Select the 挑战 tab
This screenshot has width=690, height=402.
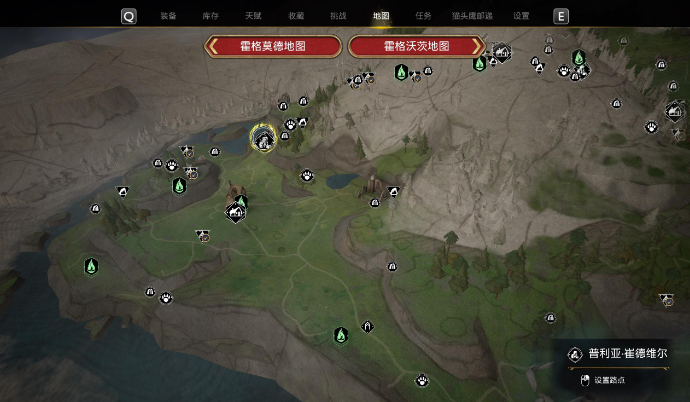click(338, 16)
